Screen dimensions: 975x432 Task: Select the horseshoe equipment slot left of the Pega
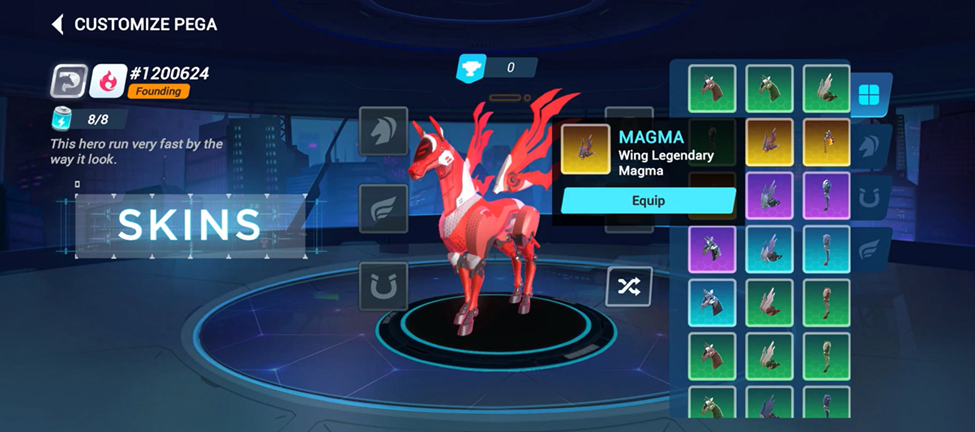(x=383, y=286)
